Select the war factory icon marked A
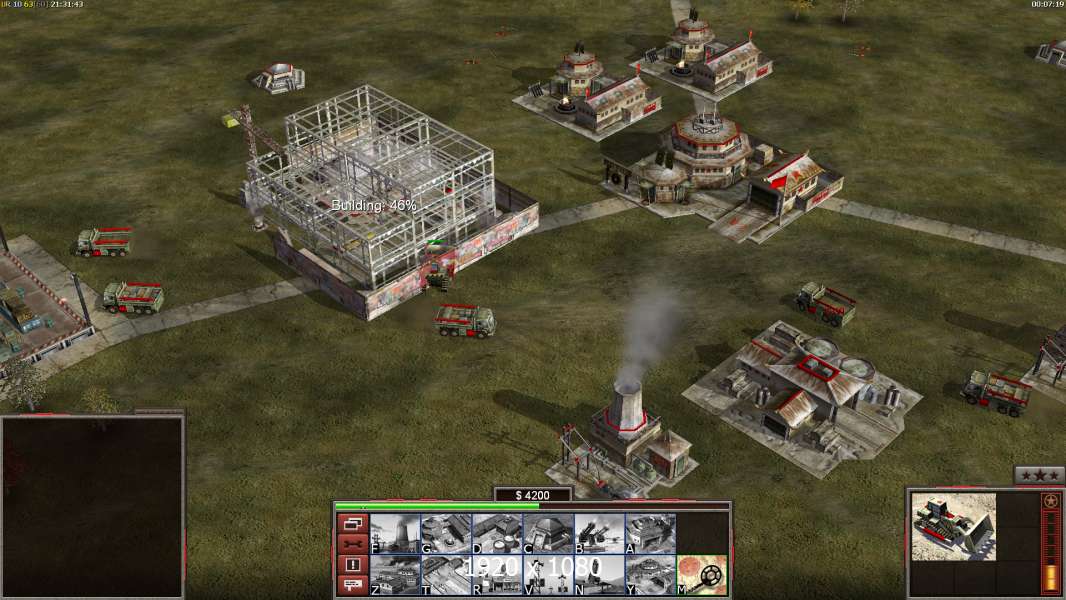Image resolution: width=1066 pixels, height=600 pixels. (x=650, y=534)
